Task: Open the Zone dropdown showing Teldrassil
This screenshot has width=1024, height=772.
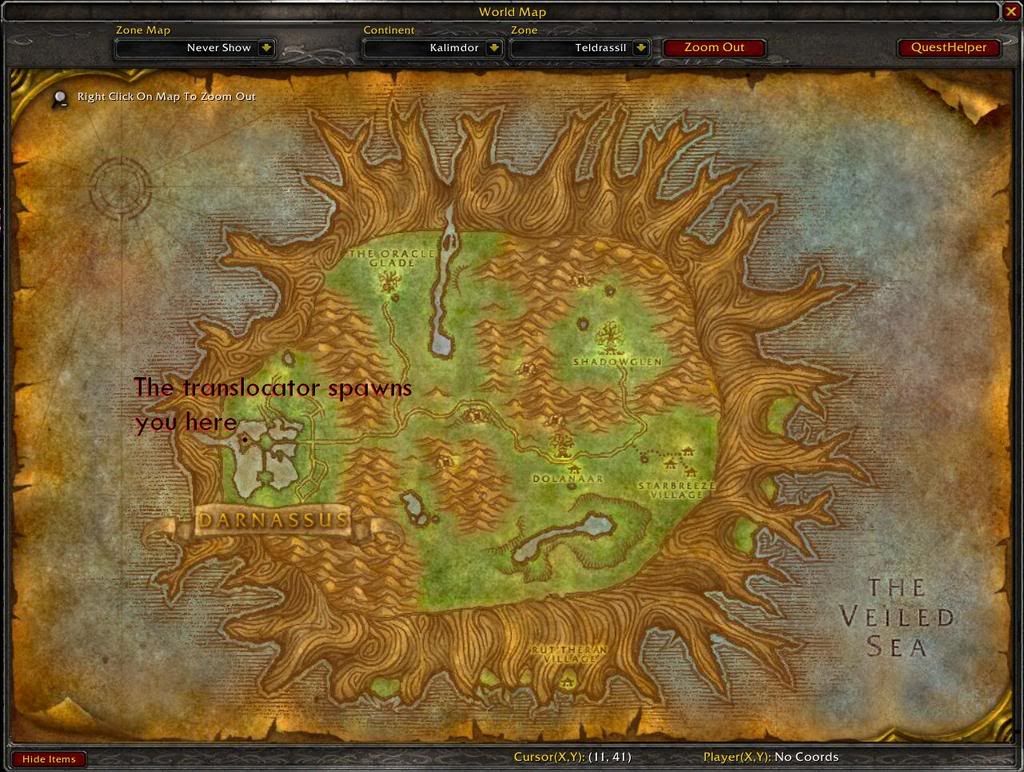Action: tap(640, 47)
